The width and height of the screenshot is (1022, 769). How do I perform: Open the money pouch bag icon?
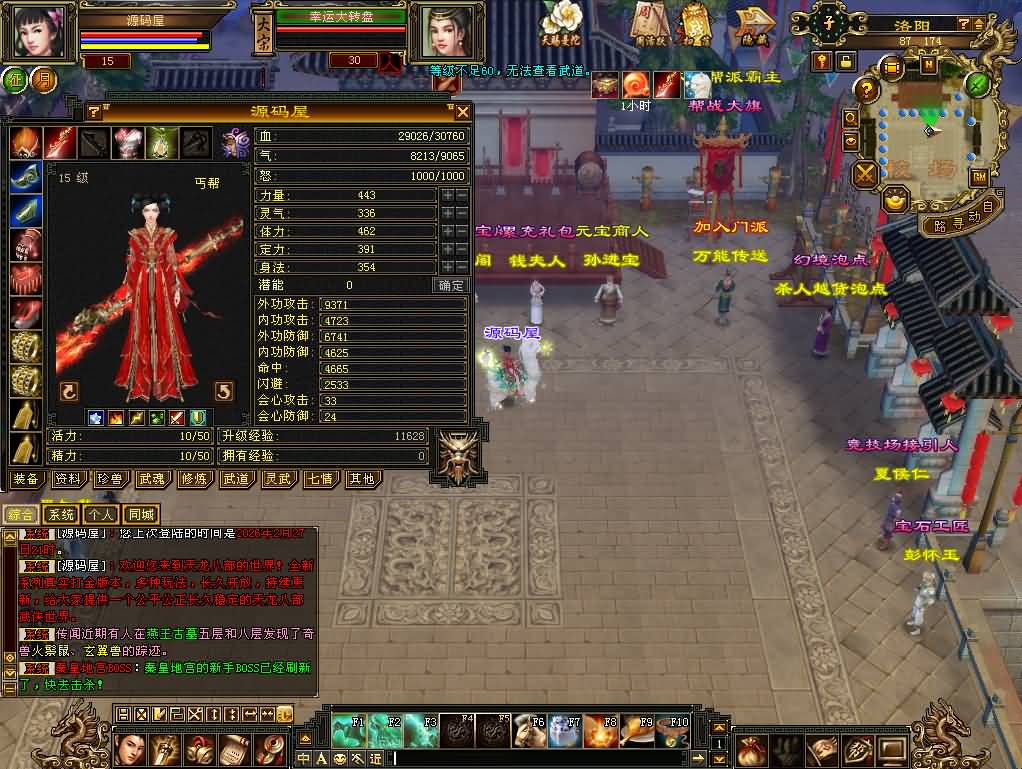[x=751, y=748]
